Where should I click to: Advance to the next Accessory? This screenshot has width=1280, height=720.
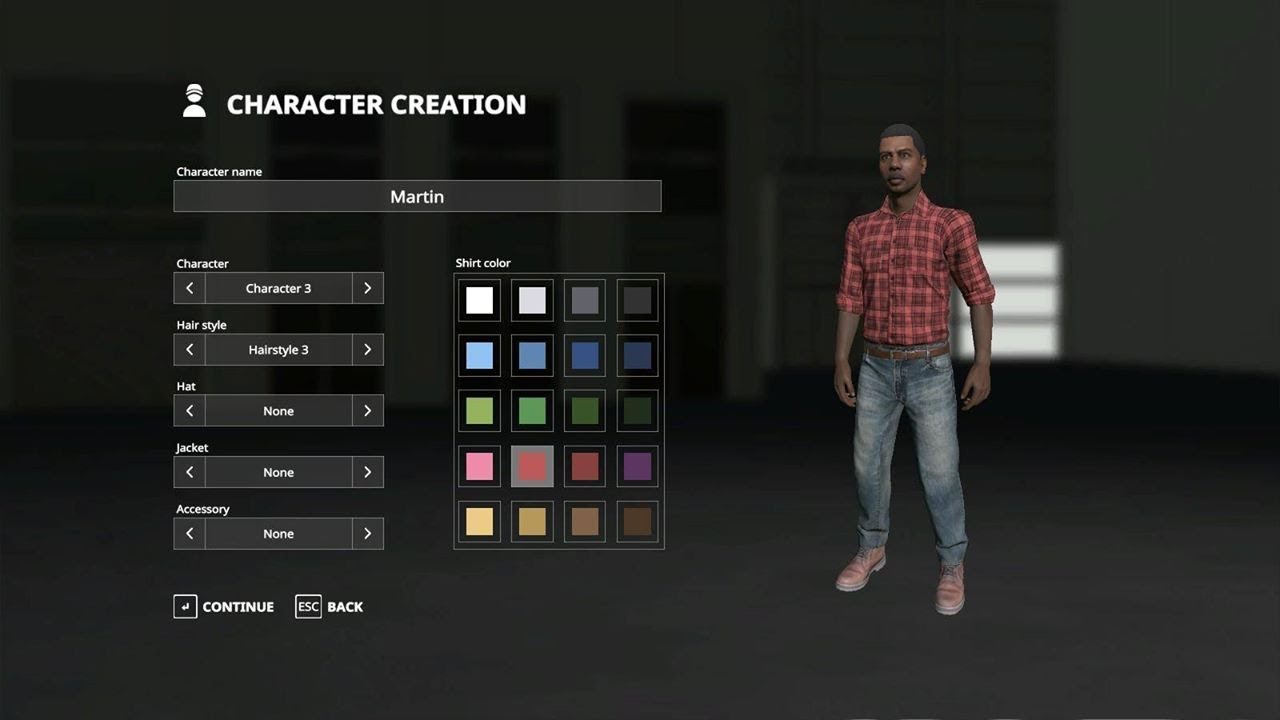(x=367, y=533)
